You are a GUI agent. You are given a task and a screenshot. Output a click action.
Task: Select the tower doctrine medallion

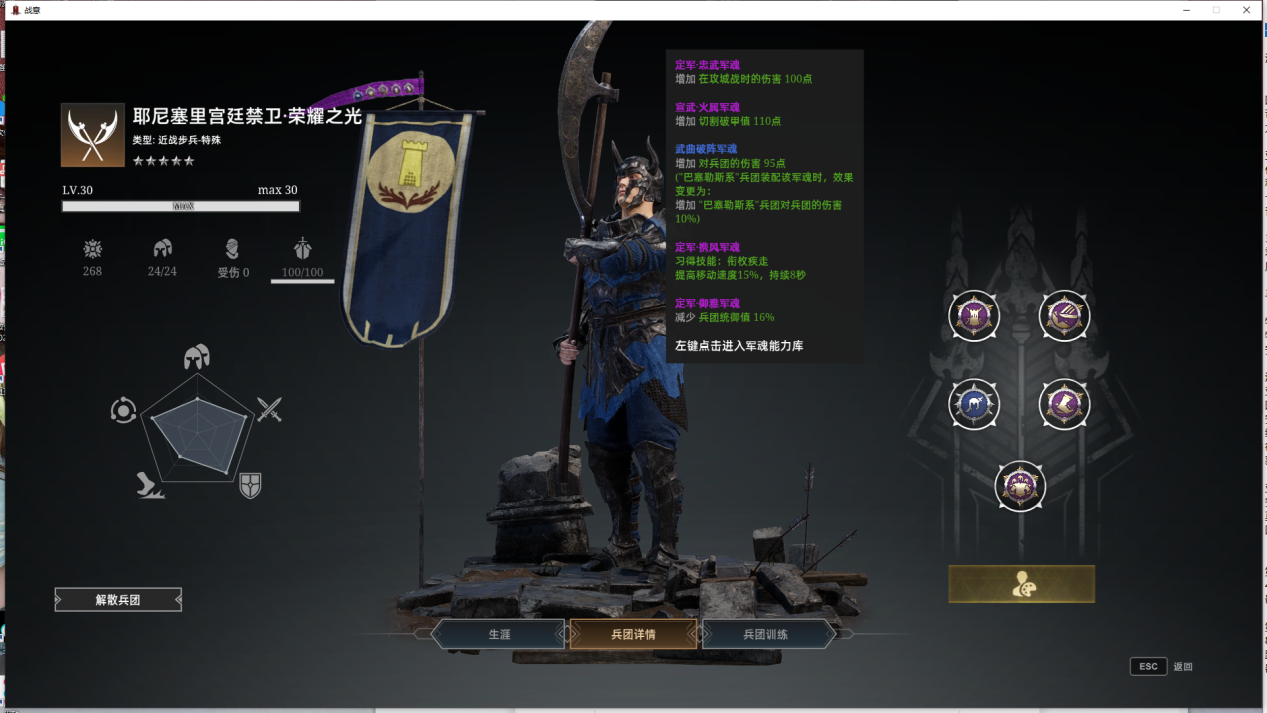tap(973, 316)
